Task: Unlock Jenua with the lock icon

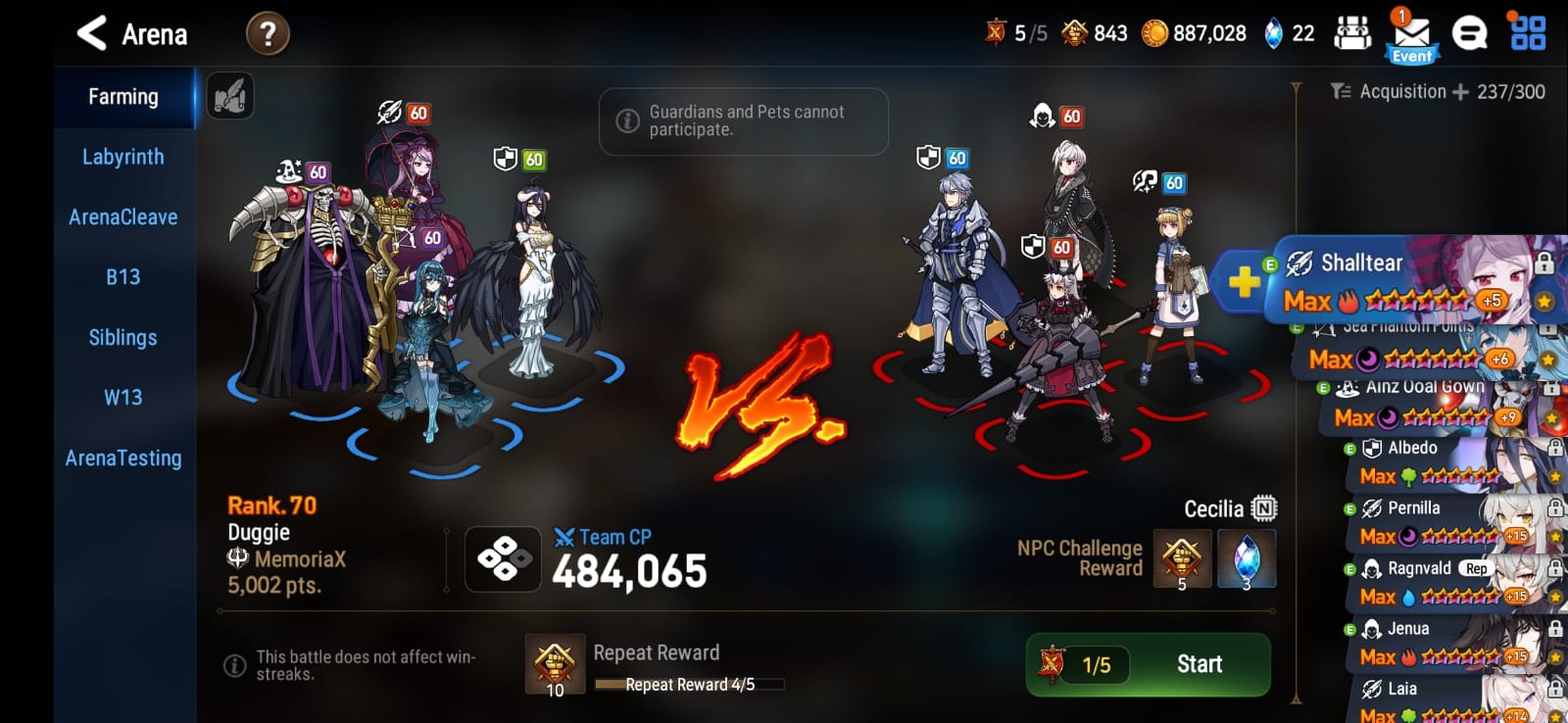Action: coord(1553,628)
